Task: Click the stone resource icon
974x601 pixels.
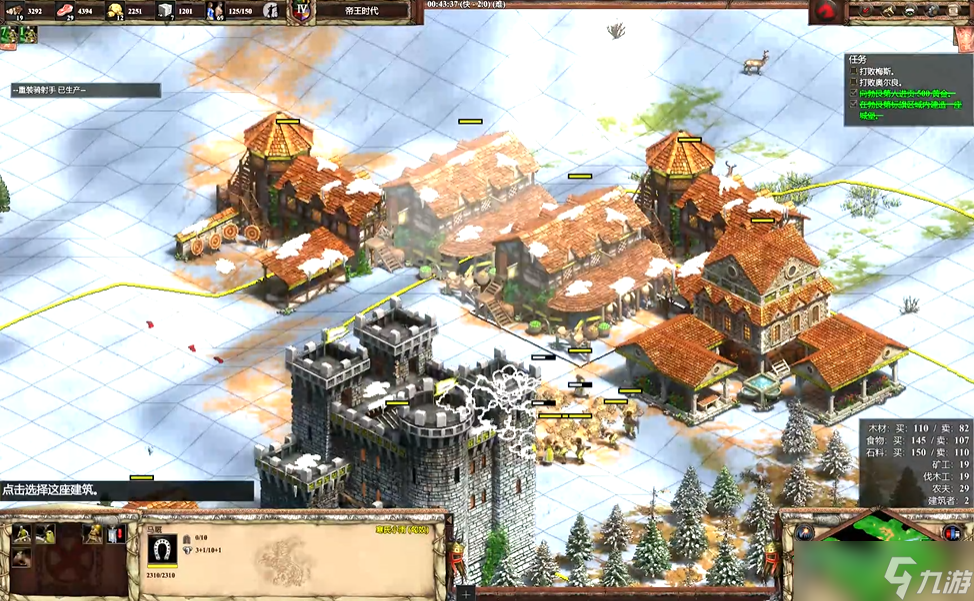Action: [164, 11]
